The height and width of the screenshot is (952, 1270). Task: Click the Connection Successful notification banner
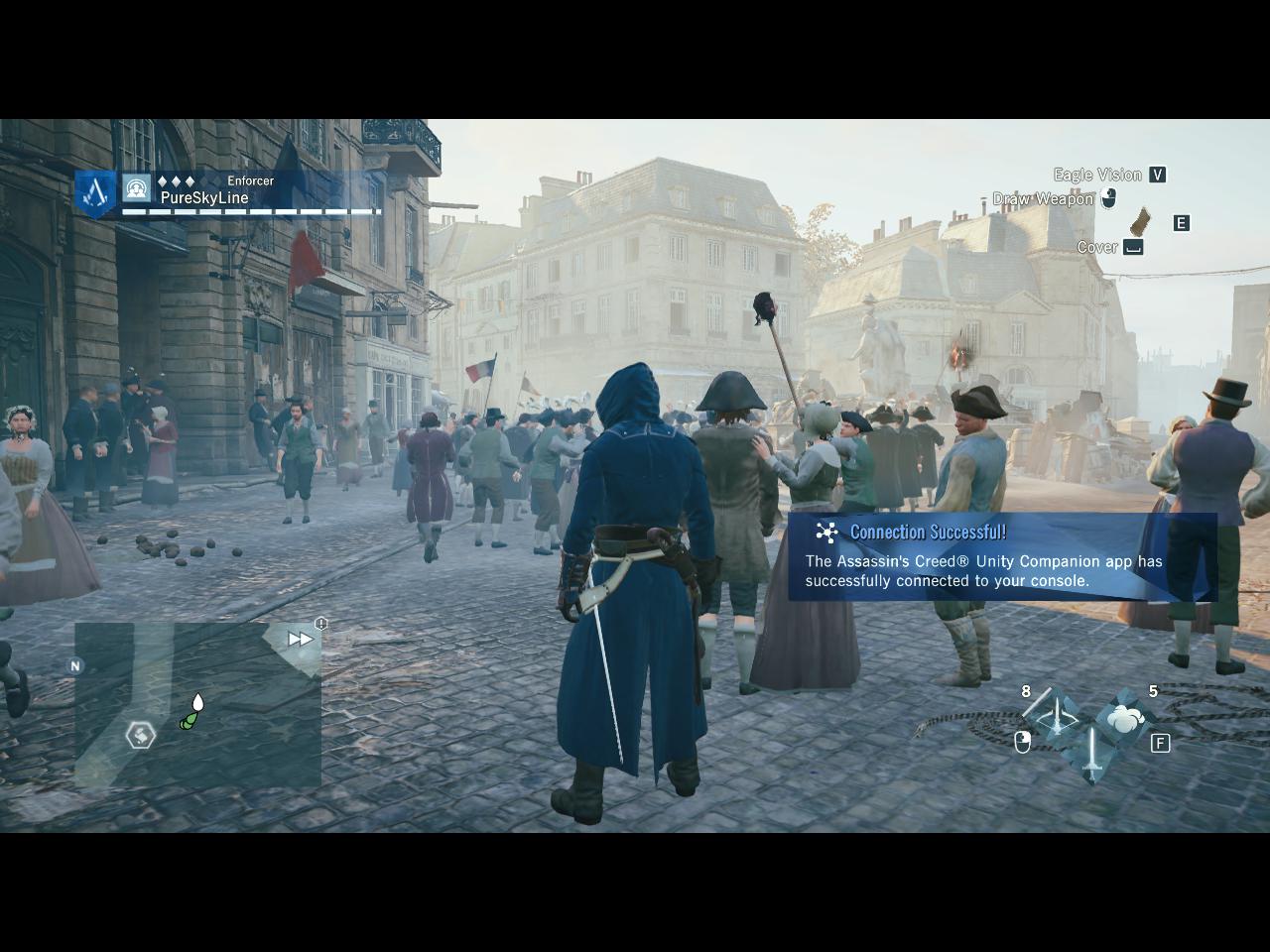tap(1002, 557)
